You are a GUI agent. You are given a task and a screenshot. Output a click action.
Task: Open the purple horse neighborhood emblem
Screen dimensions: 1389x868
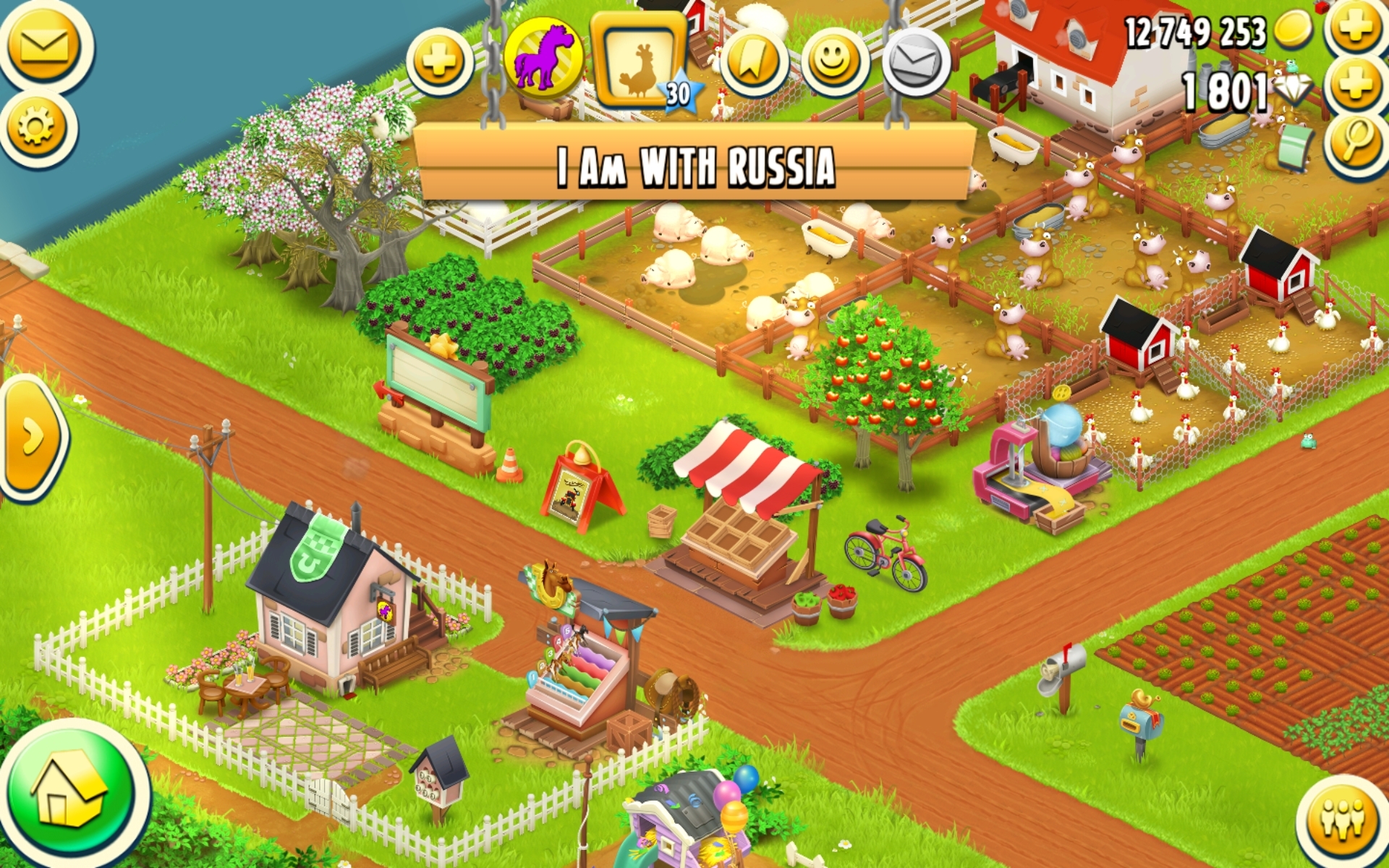tap(543, 58)
